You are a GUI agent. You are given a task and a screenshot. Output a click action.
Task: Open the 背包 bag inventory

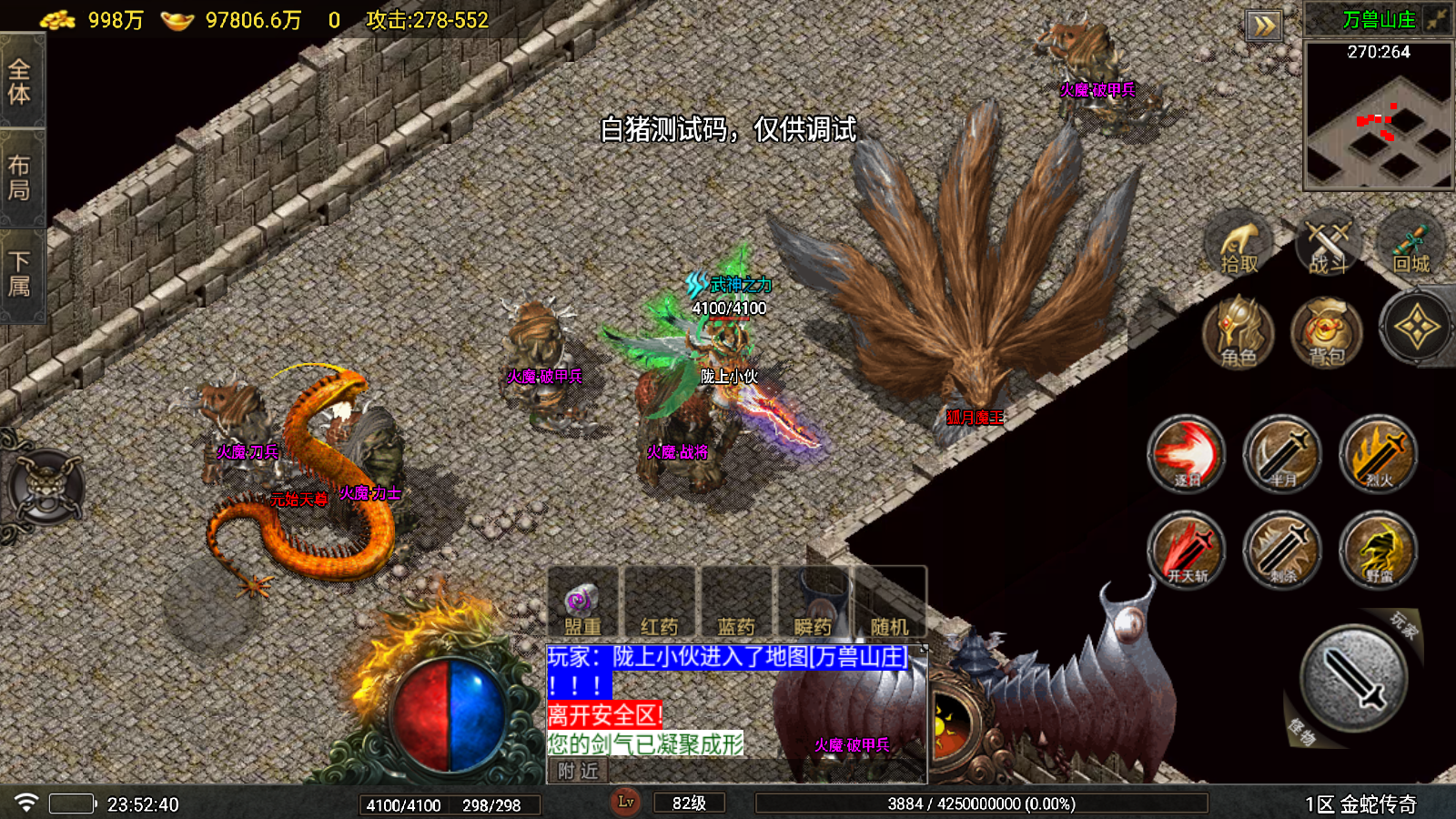[x=1327, y=332]
